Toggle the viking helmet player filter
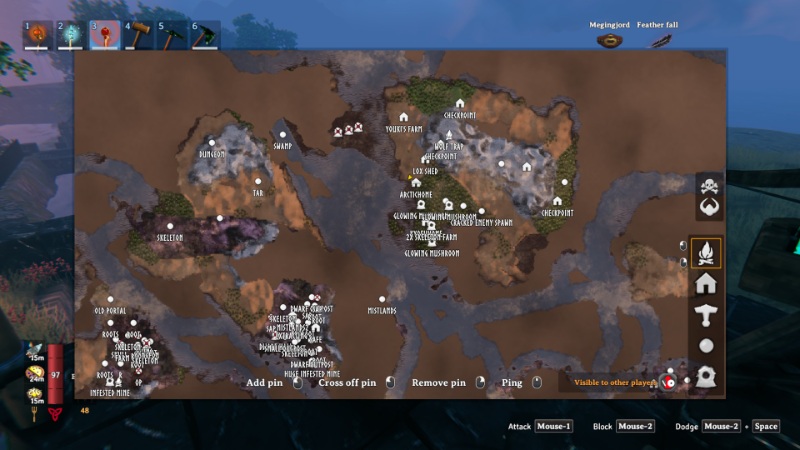The height and width of the screenshot is (450, 800). pos(709,207)
